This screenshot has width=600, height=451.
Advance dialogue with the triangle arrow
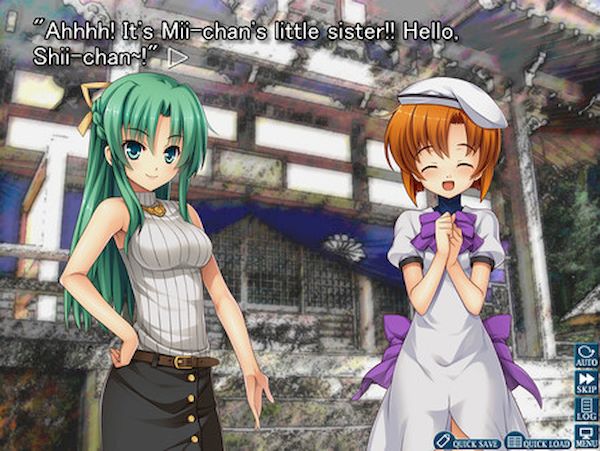point(179,58)
